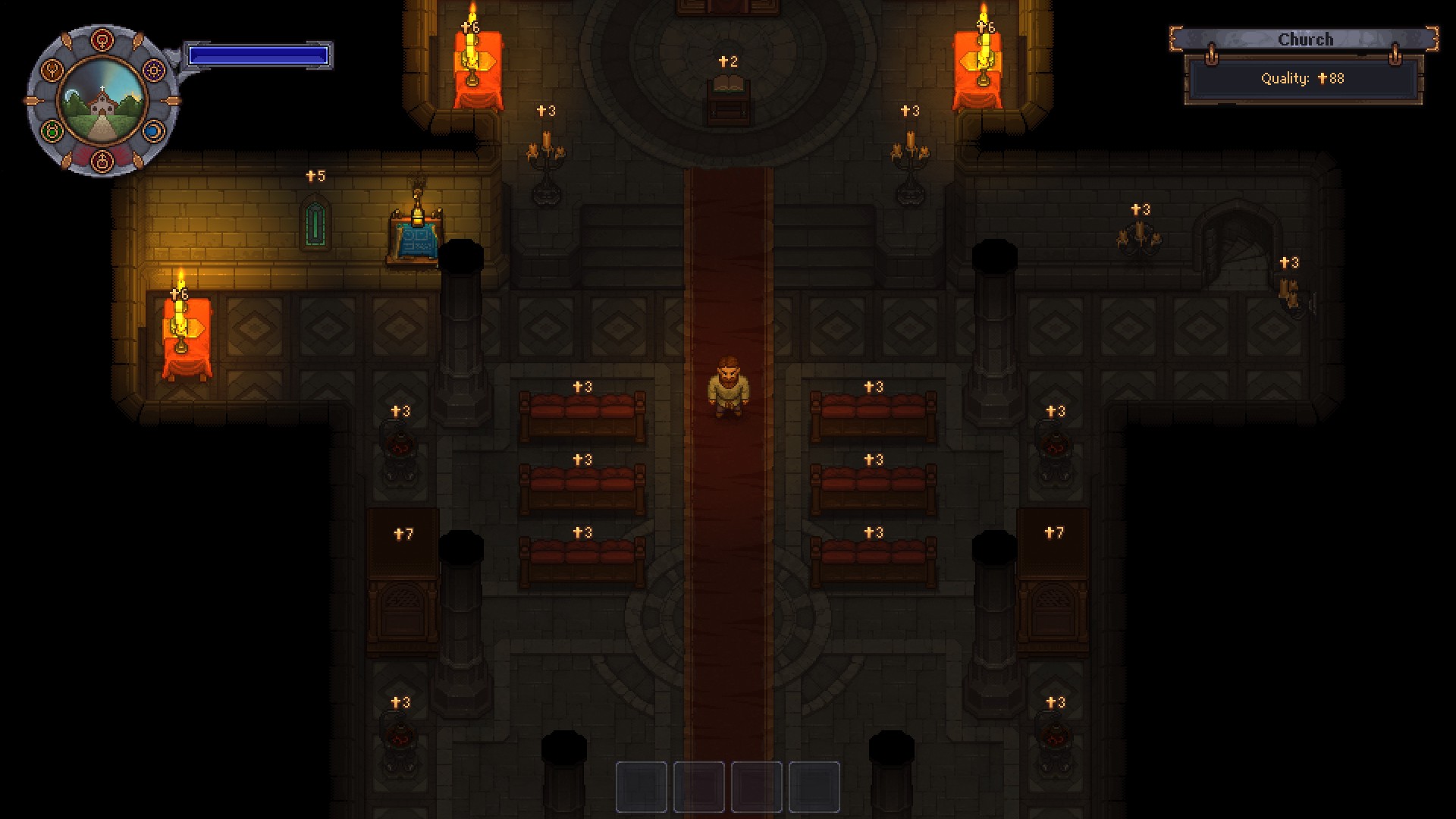Open the blue church progress board
Viewport: 1456px width, 819px height.
416,239
